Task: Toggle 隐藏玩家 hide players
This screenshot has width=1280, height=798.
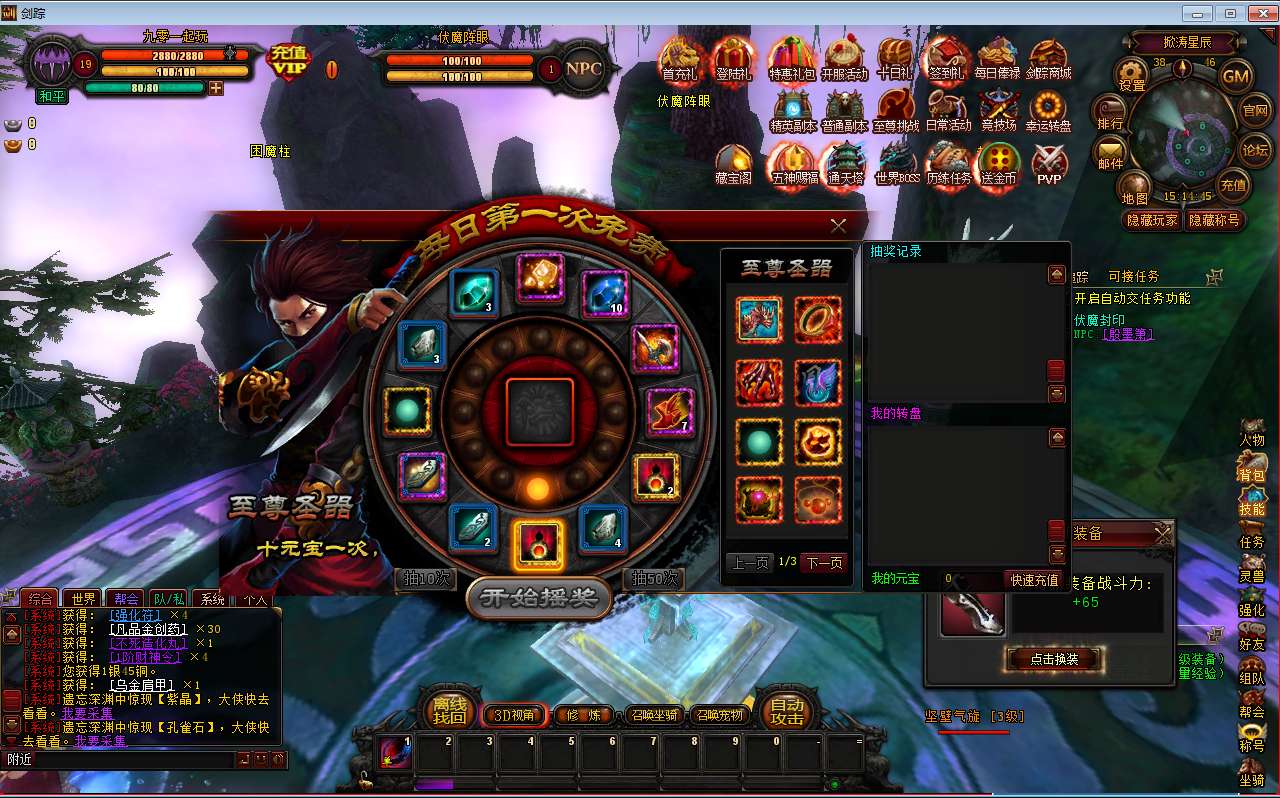Action: coord(1153,220)
